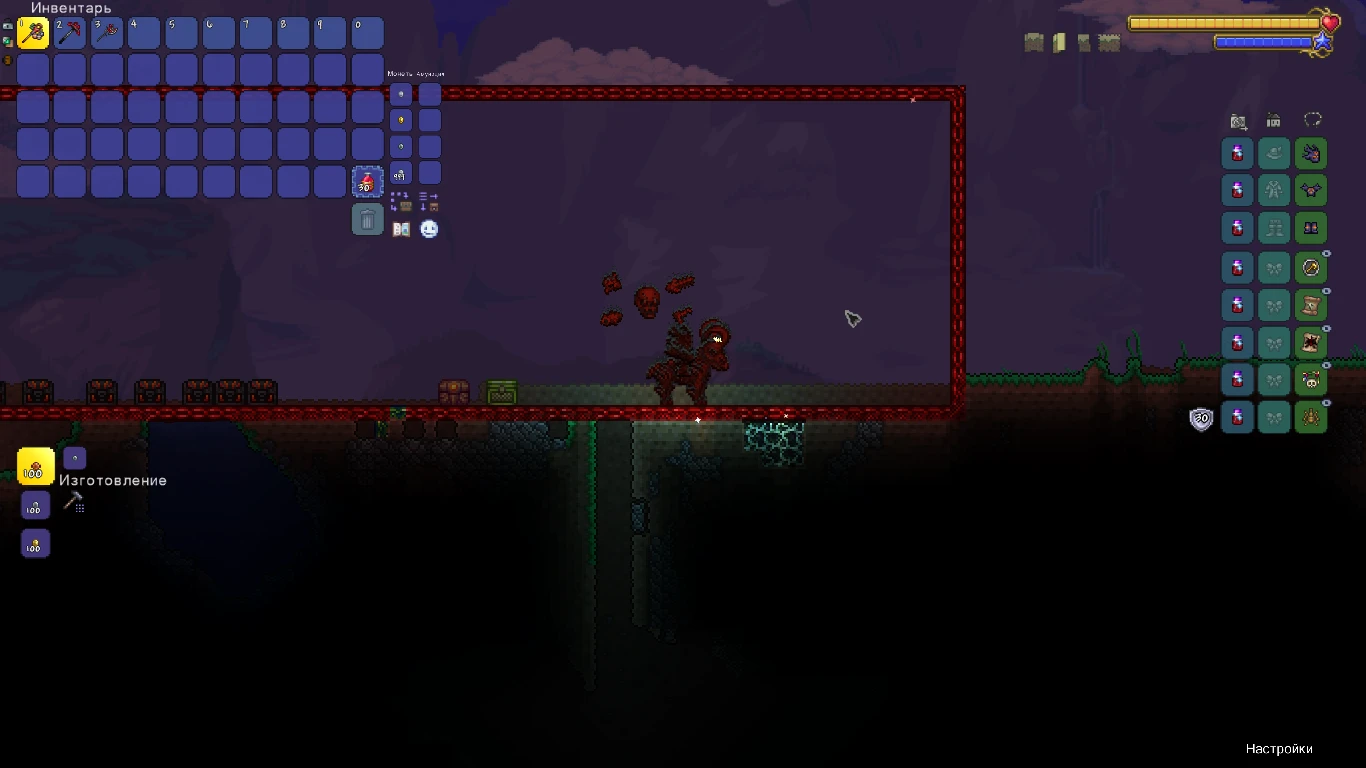Open Настройки from the bottom-right corner
The image size is (1366, 768).
pyautogui.click(x=1278, y=748)
